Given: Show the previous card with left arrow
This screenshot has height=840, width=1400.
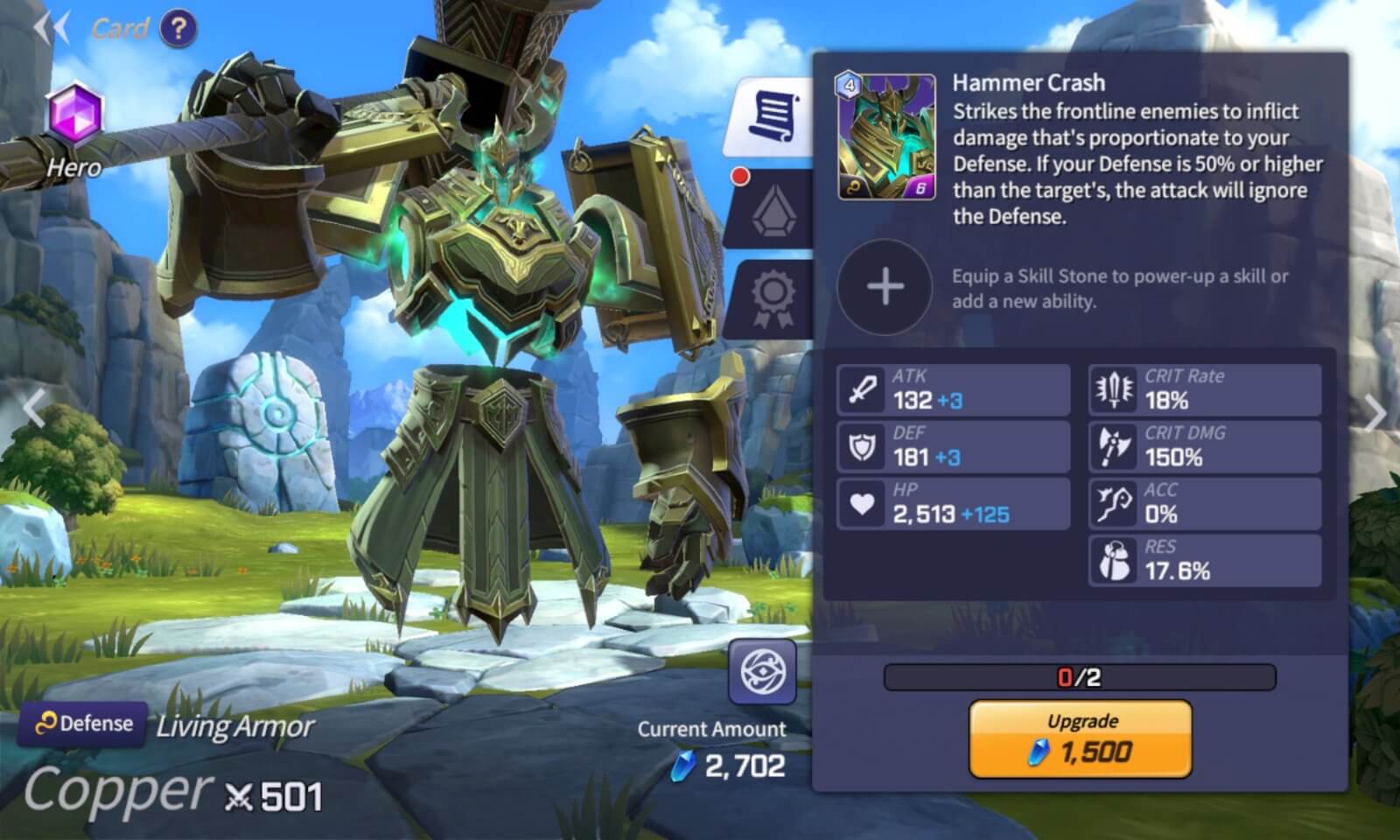Looking at the screenshot, I should point(33,408).
